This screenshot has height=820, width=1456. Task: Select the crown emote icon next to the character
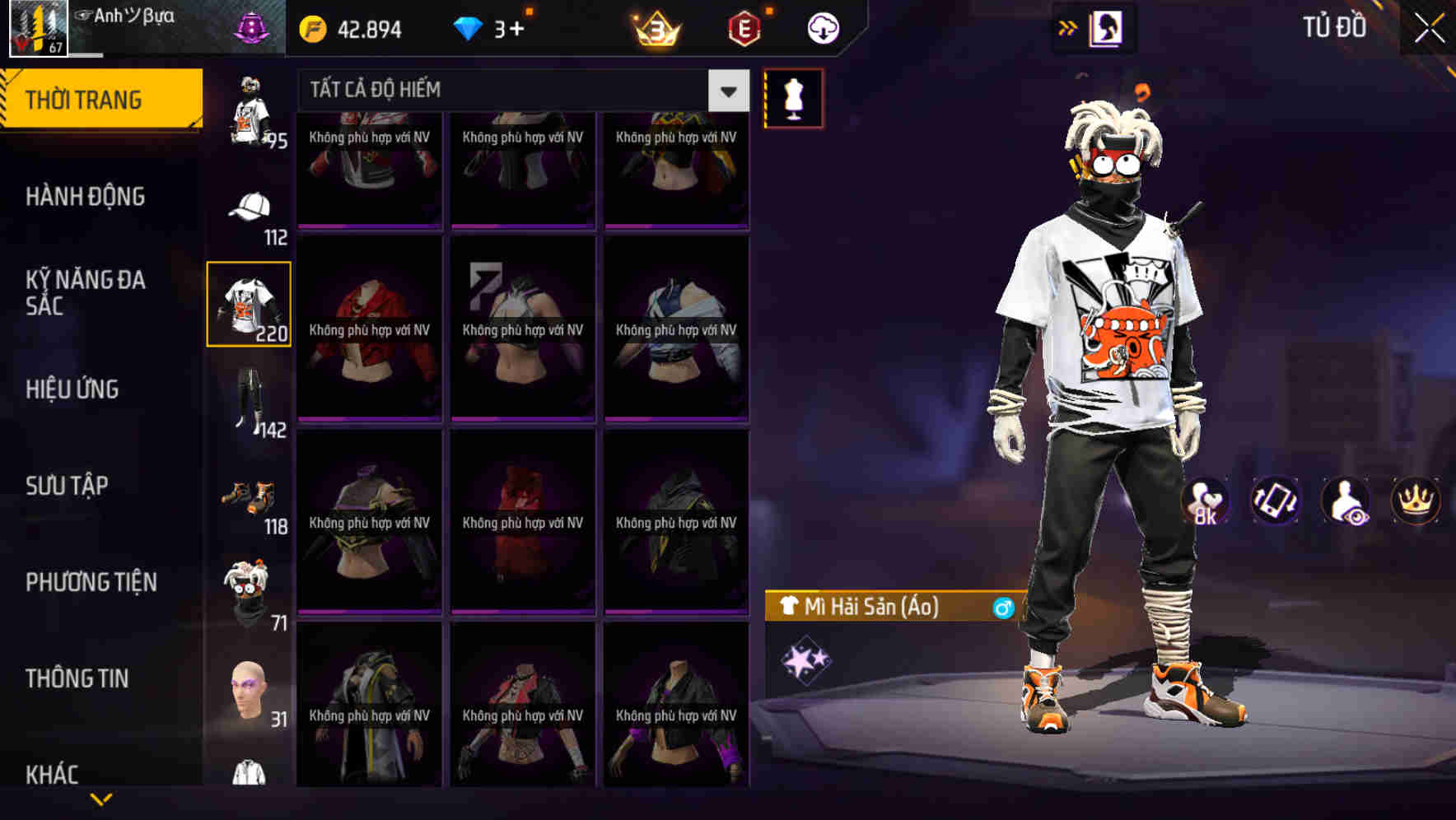click(x=1415, y=501)
